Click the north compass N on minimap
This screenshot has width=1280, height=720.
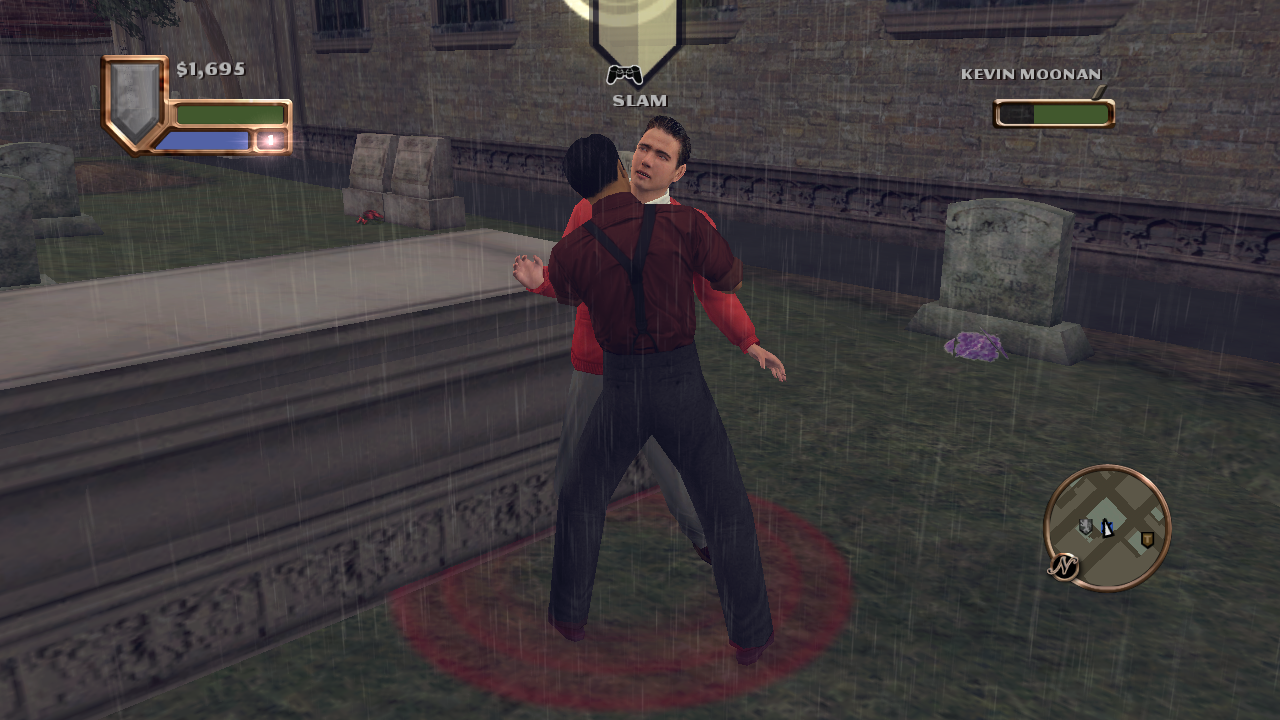[x=1064, y=567]
